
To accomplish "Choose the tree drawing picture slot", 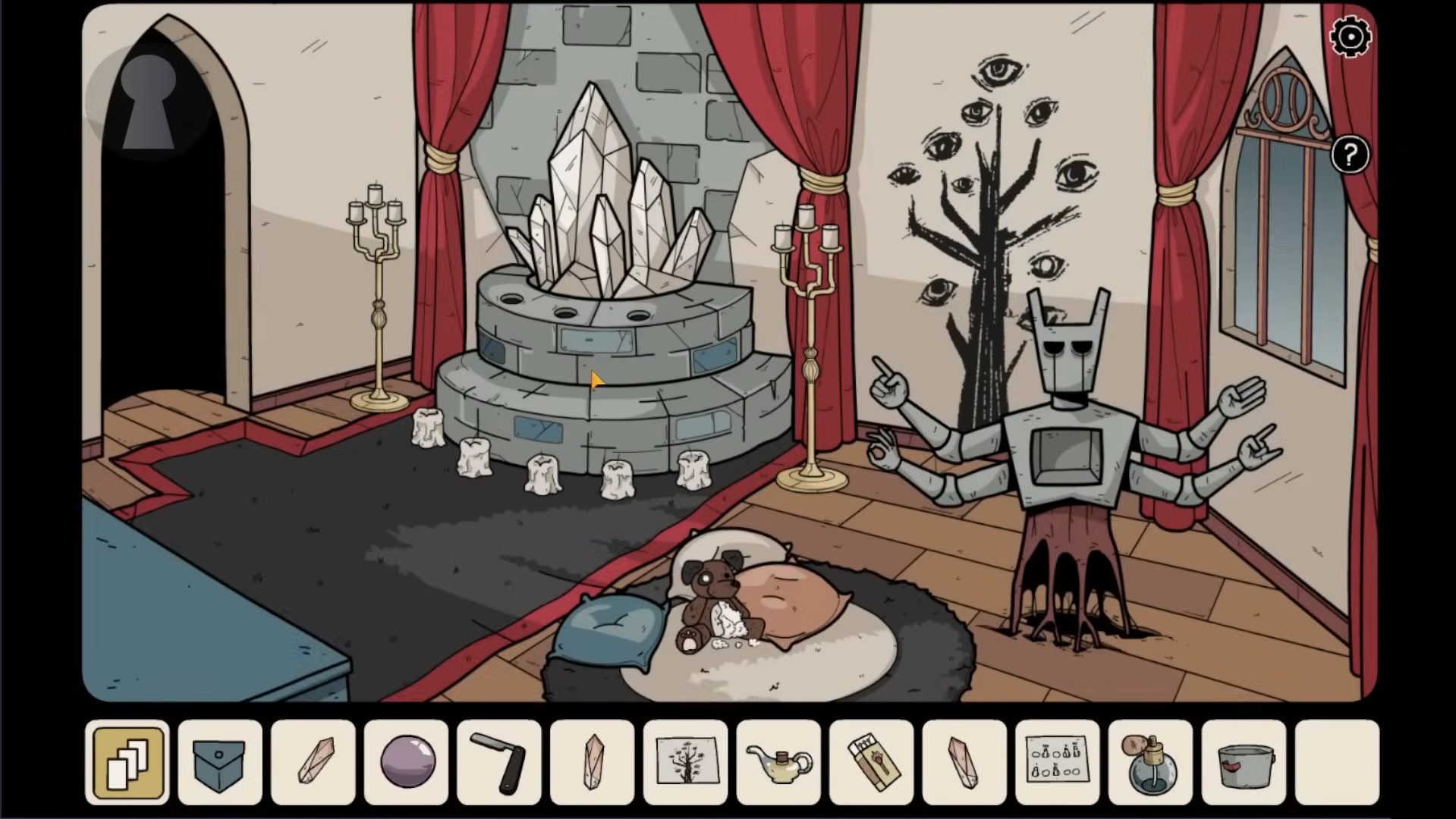I will click(x=685, y=761).
